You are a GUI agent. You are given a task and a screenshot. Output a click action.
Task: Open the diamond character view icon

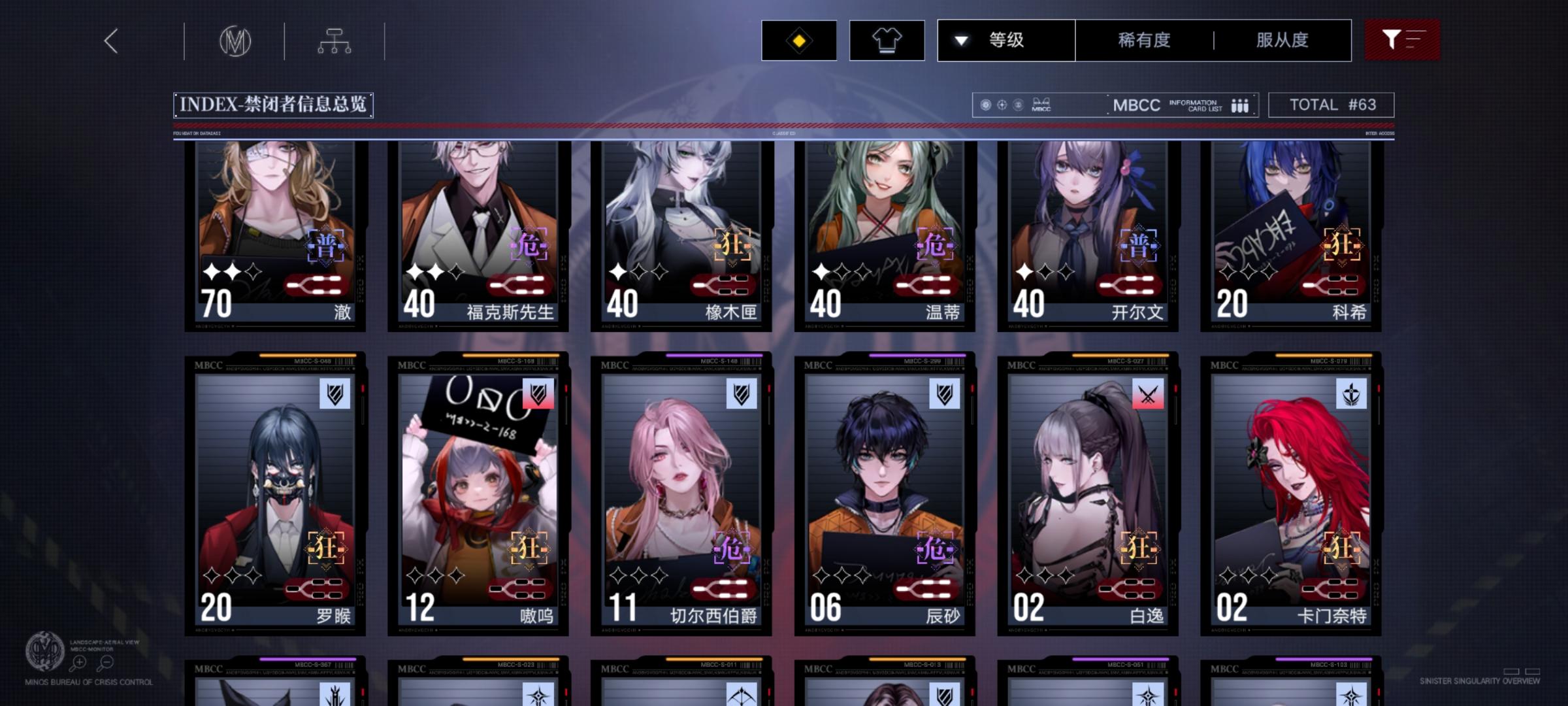tap(798, 40)
